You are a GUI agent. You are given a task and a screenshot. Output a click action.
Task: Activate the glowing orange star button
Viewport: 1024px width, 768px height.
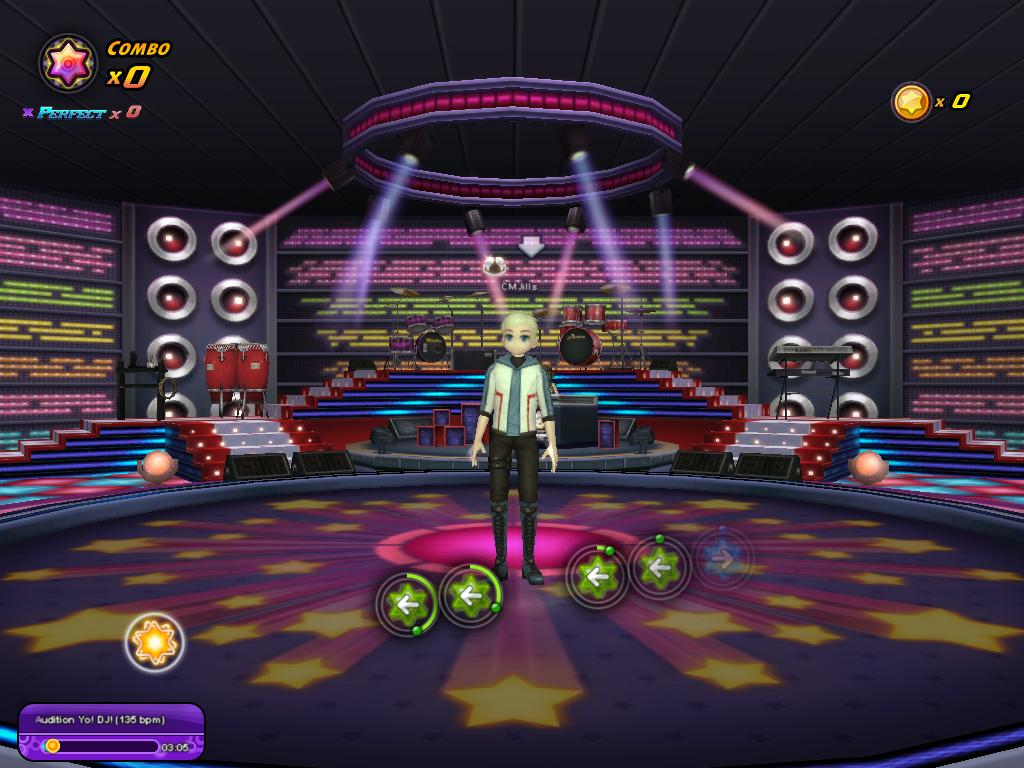pos(155,642)
